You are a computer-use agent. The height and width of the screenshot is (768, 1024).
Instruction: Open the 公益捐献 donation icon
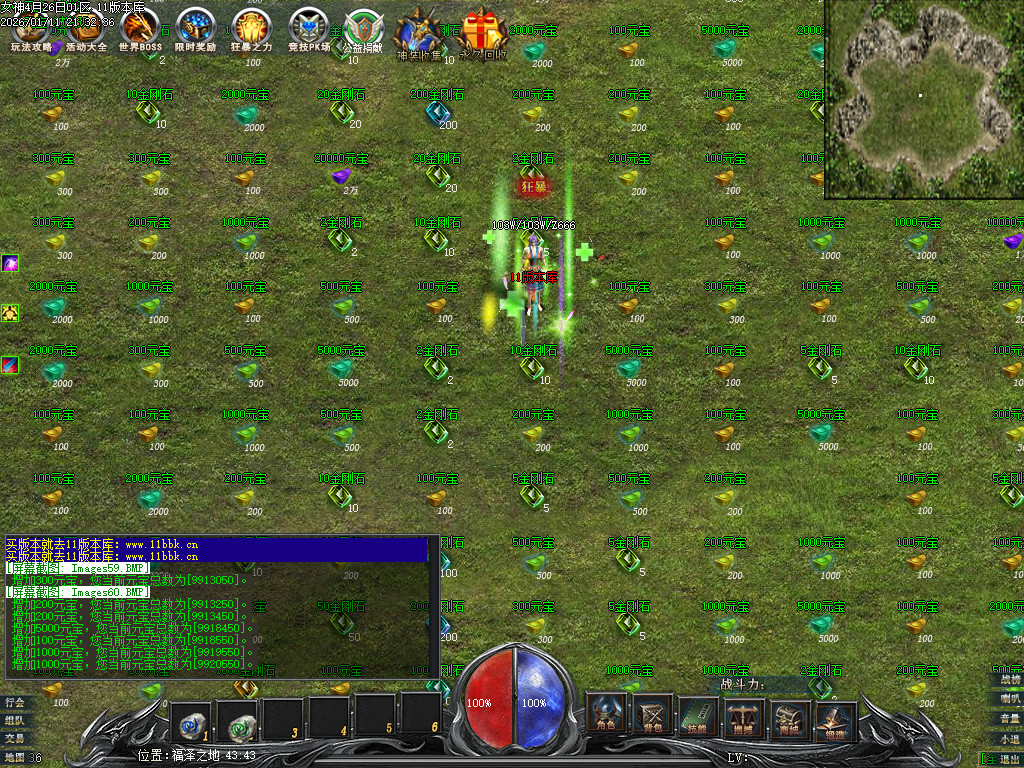pyautogui.click(x=362, y=32)
